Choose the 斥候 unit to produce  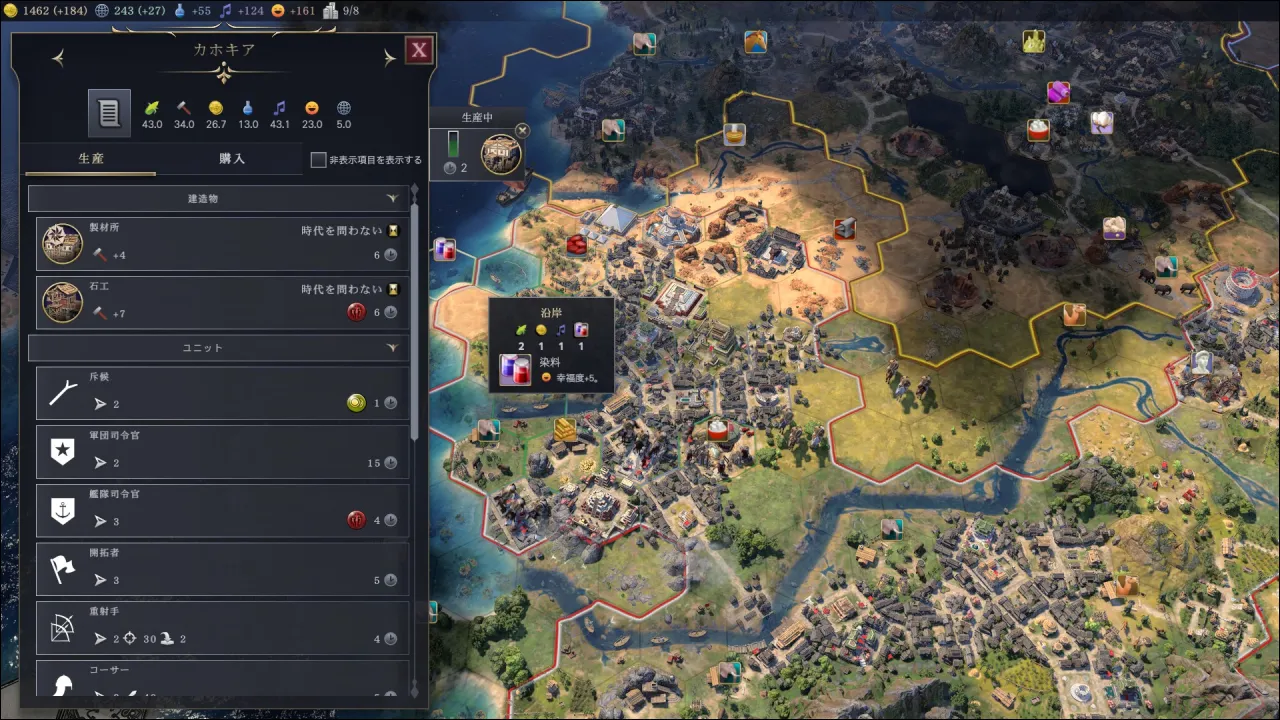222,393
